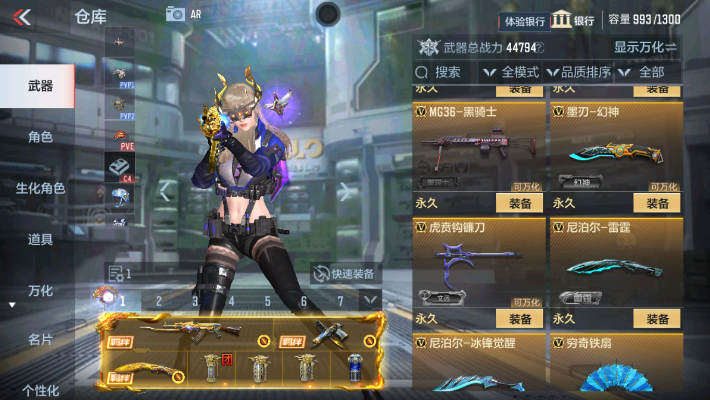Switch to the 生化角色 tab
This screenshot has width=710, height=400.
[40, 188]
